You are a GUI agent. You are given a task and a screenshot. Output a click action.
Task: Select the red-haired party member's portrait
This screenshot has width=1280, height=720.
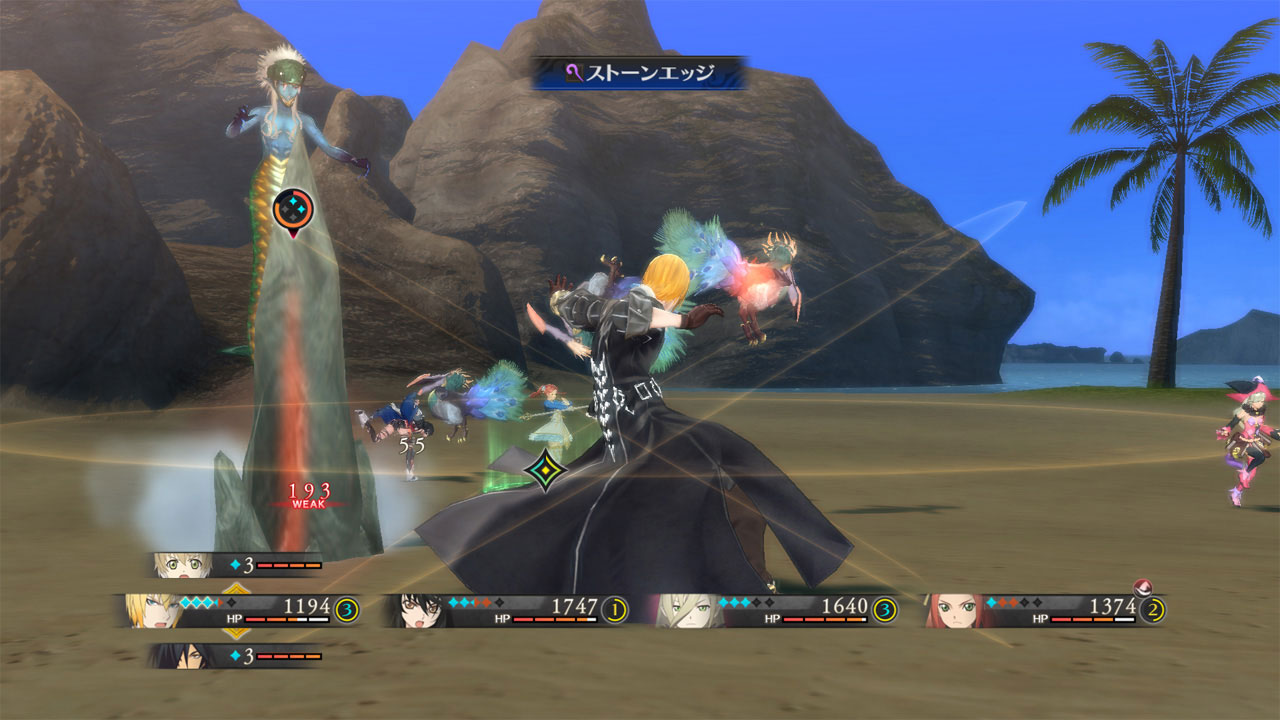point(953,610)
